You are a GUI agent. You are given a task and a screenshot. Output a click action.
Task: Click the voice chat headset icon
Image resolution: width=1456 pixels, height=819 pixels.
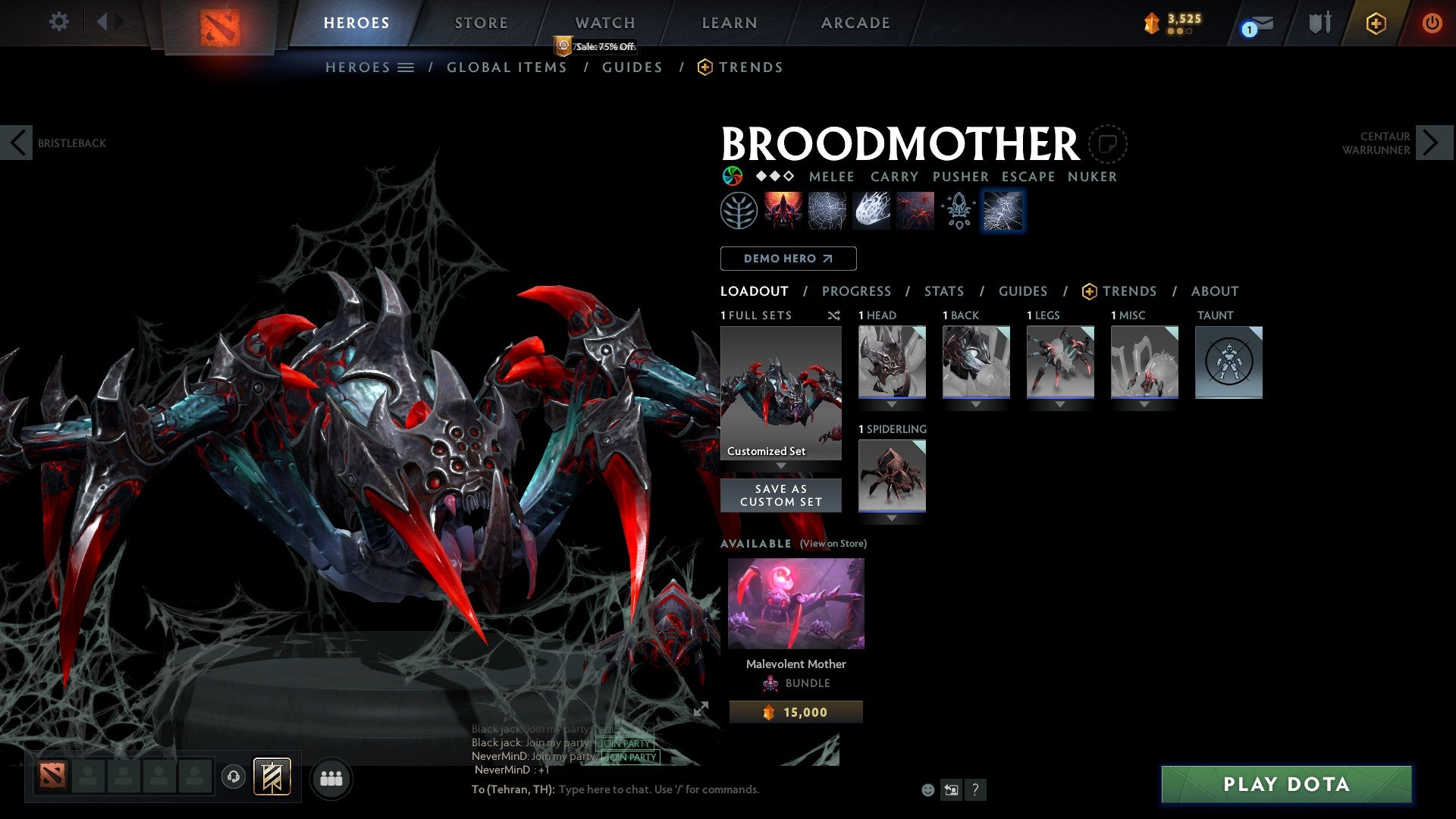pyautogui.click(x=234, y=778)
